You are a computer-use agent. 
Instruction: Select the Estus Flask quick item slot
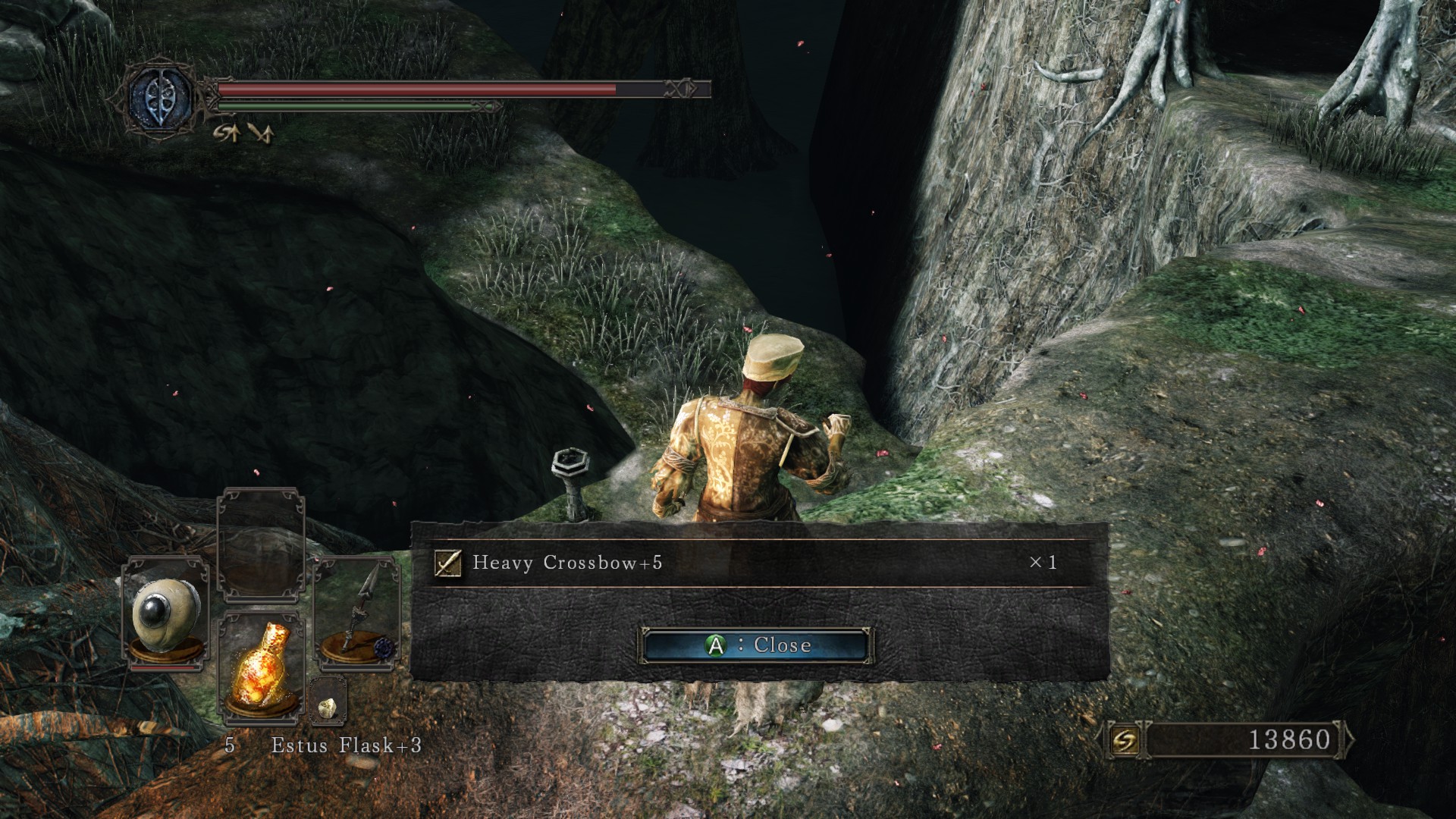click(x=261, y=665)
